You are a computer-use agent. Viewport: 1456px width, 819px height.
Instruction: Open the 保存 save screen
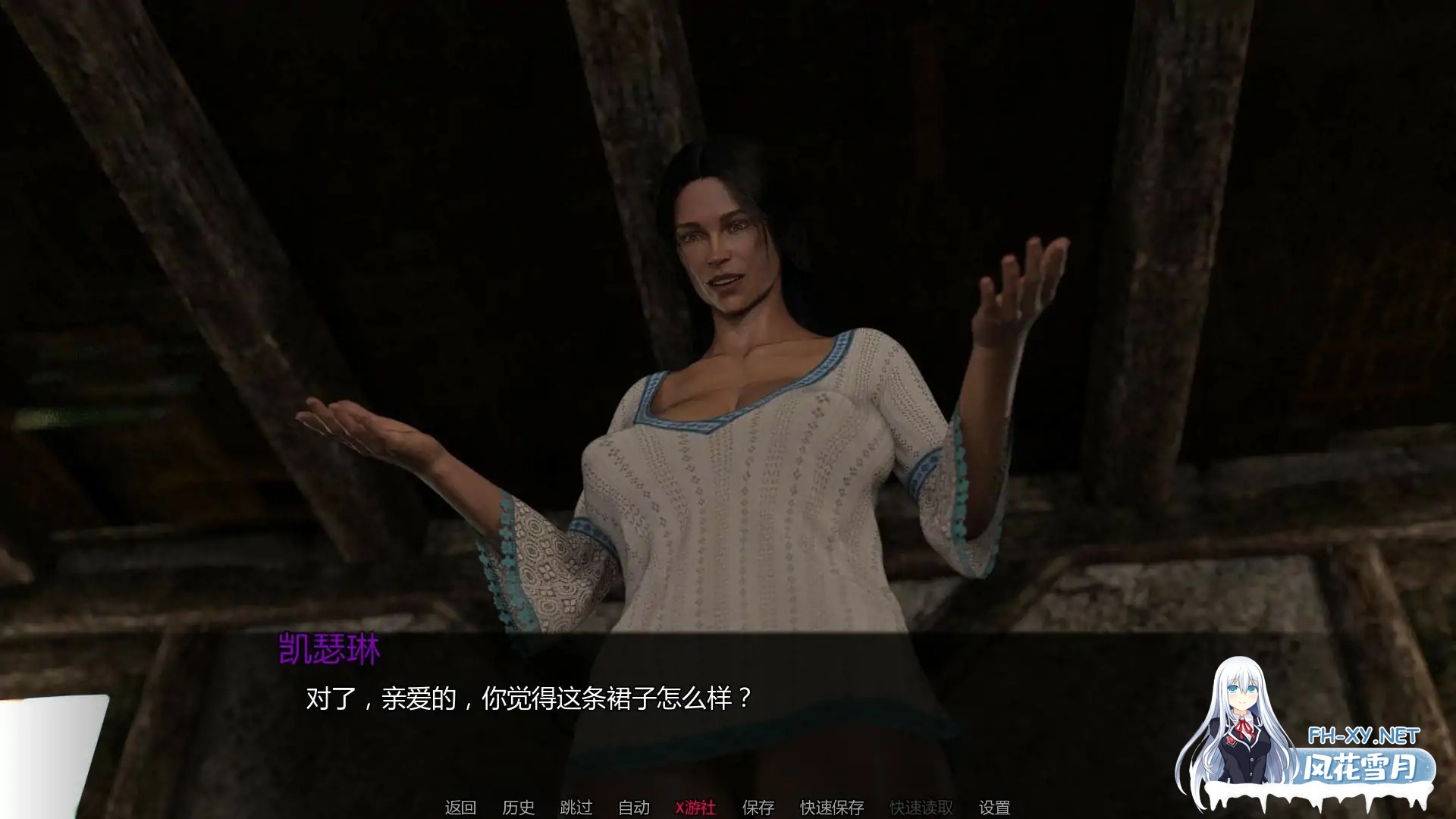758,808
